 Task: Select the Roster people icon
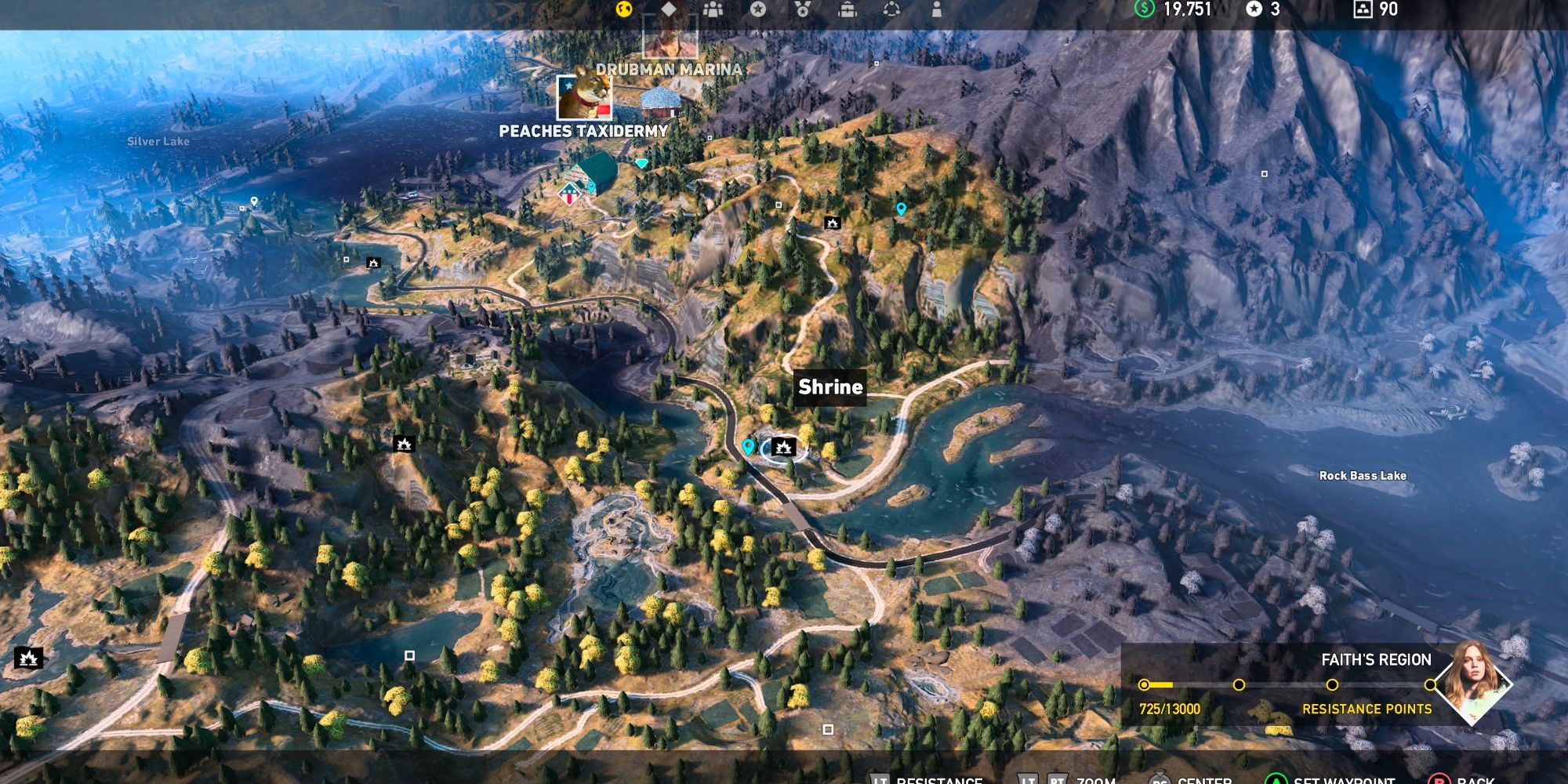713,9
